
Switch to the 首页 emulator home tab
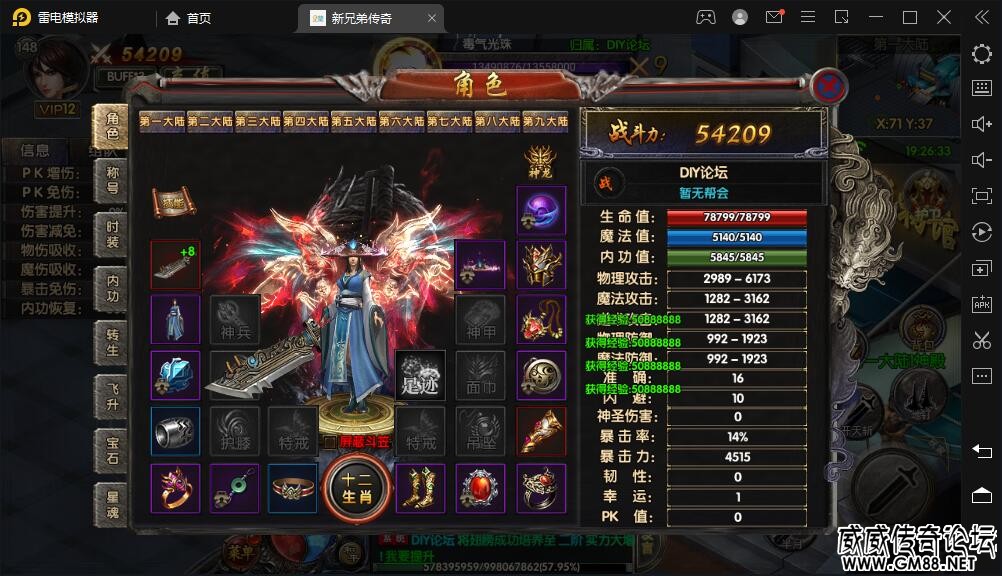tap(189, 18)
